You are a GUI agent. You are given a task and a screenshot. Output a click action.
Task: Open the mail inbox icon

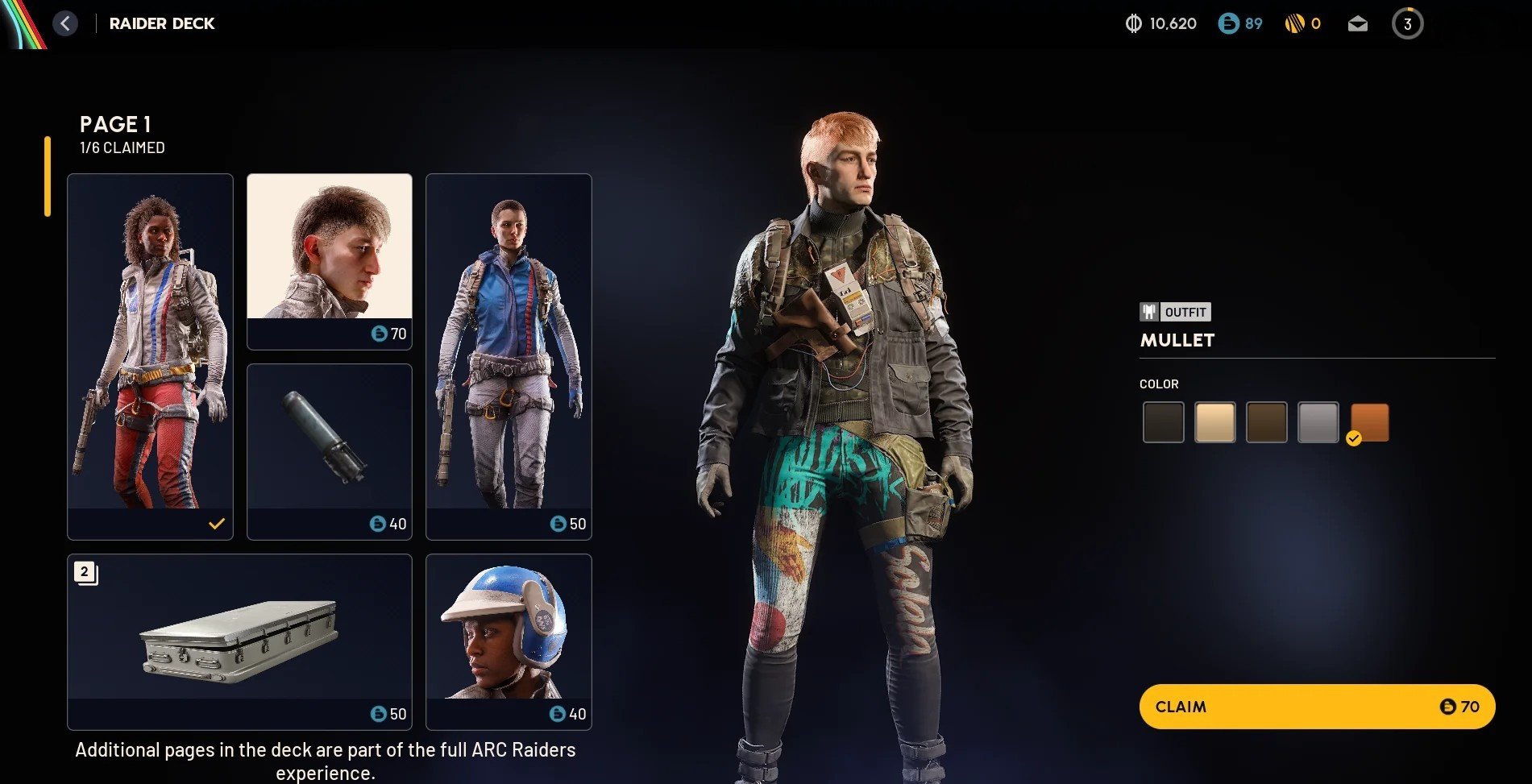(x=1357, y=23)
